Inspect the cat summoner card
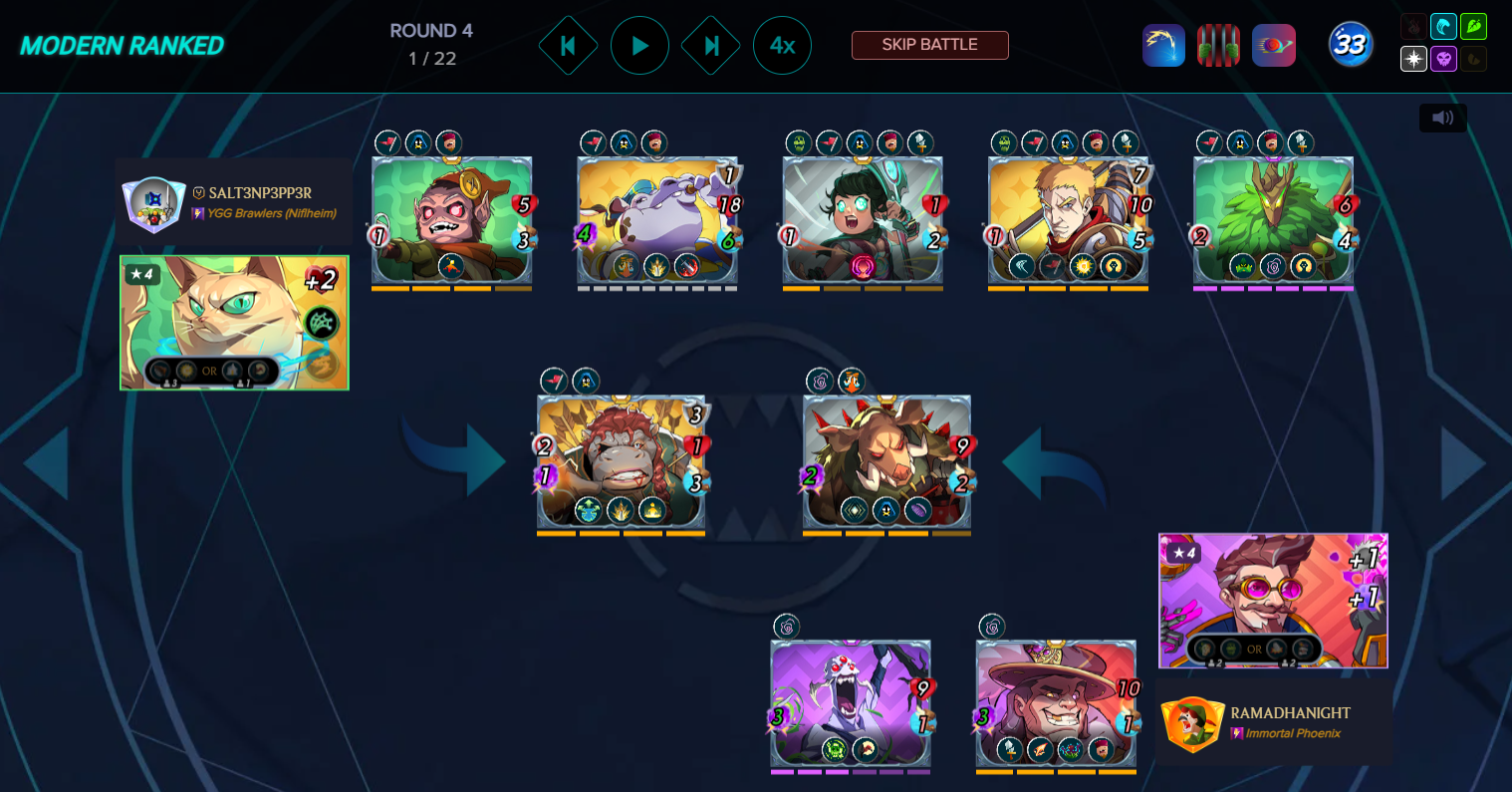Screen dimensions: 1512x792 pyautogui.click(x=234, y=323)
